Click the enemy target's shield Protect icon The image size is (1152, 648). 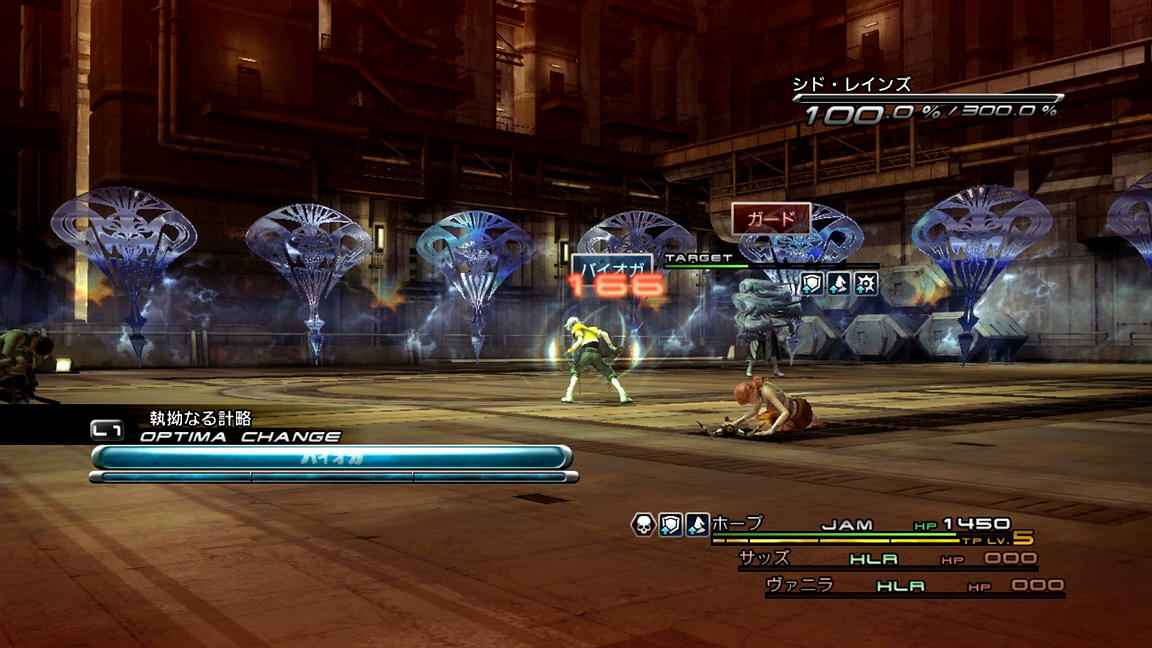(x=812, y=284)
